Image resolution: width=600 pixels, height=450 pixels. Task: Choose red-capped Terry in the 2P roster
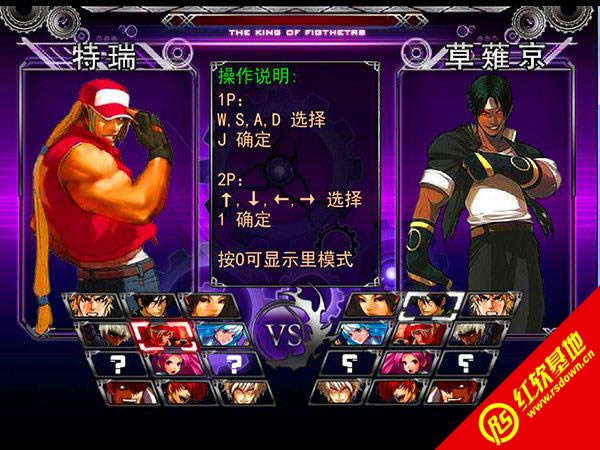coord(420,333)
